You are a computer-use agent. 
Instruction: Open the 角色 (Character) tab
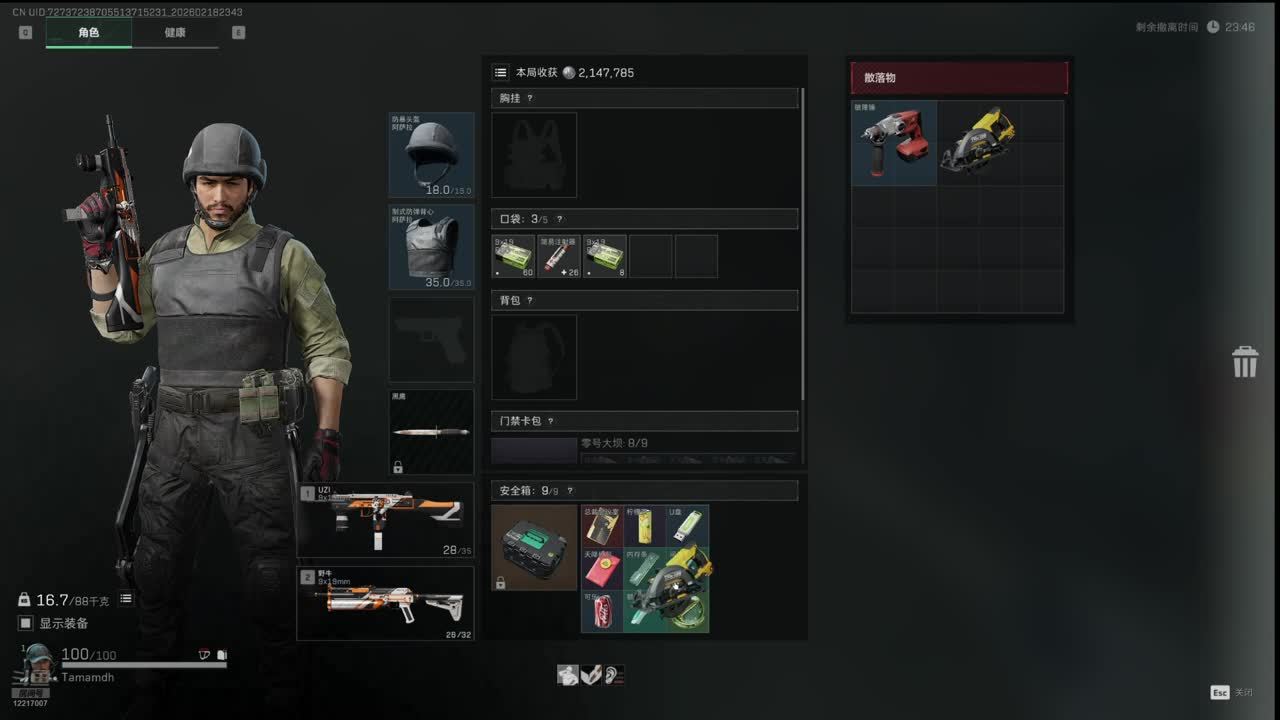point(88,33)
